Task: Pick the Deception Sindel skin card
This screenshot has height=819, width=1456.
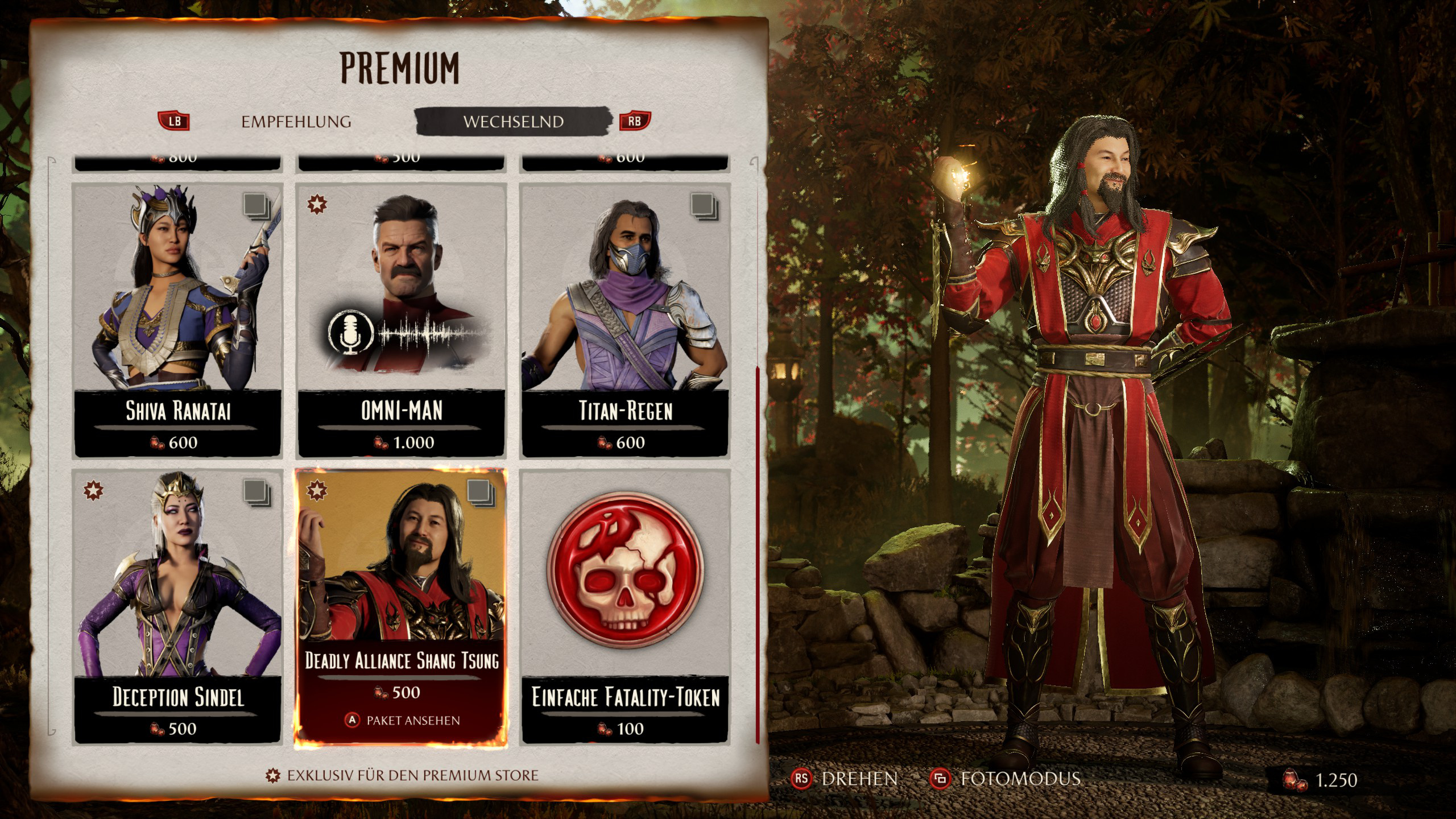Action: point(177,606)
